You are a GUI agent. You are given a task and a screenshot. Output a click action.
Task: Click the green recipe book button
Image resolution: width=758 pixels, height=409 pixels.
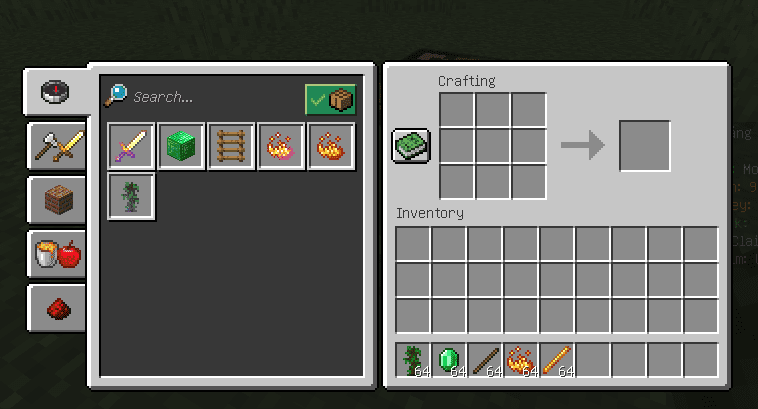411,146
